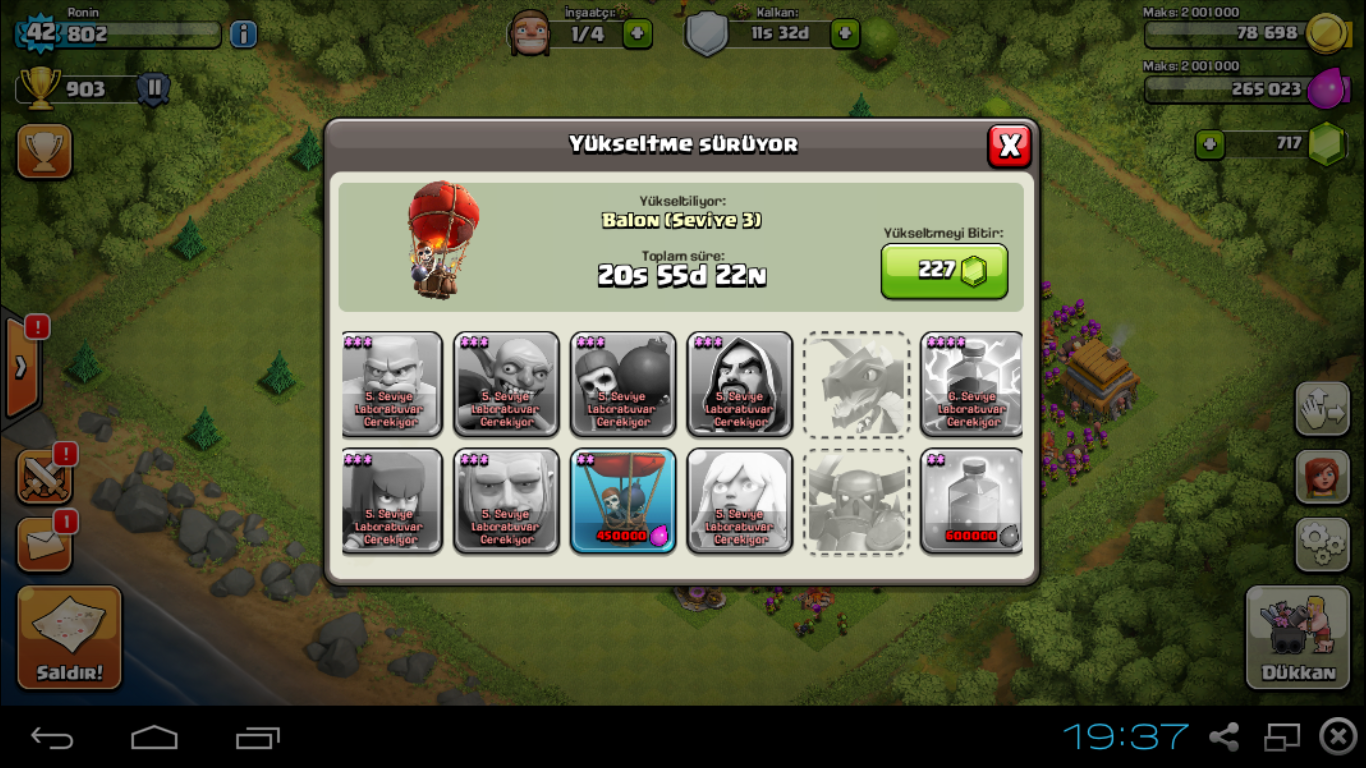Select the Balloon troop upgrade tile
This screenshot has height=768, width=1366.
[x=623, y=500]
